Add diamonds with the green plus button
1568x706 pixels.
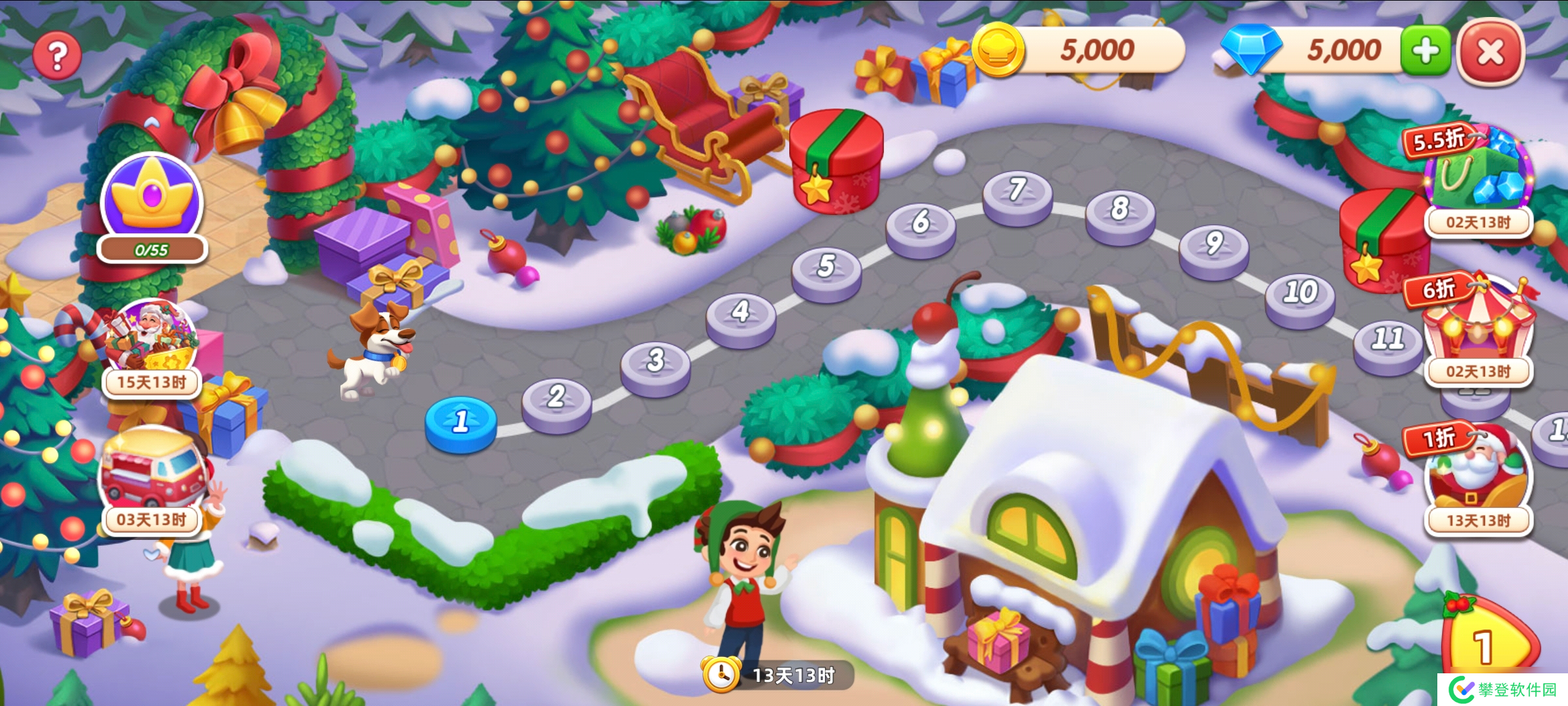(1425, 50)
